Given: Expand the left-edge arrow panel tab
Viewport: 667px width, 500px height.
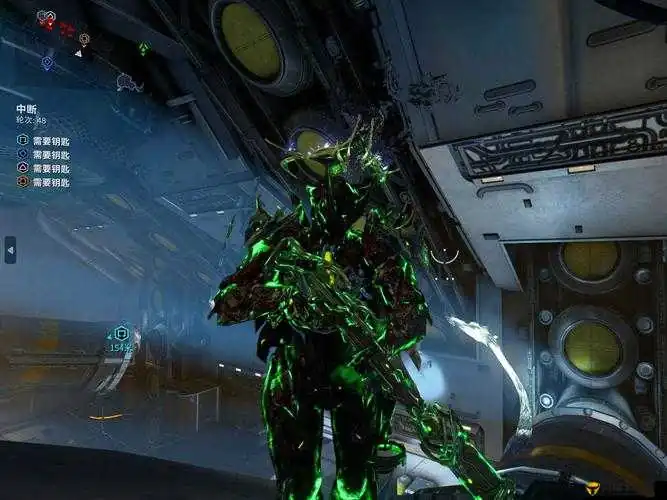Looking at the screenshot, I should pos(10,249).
